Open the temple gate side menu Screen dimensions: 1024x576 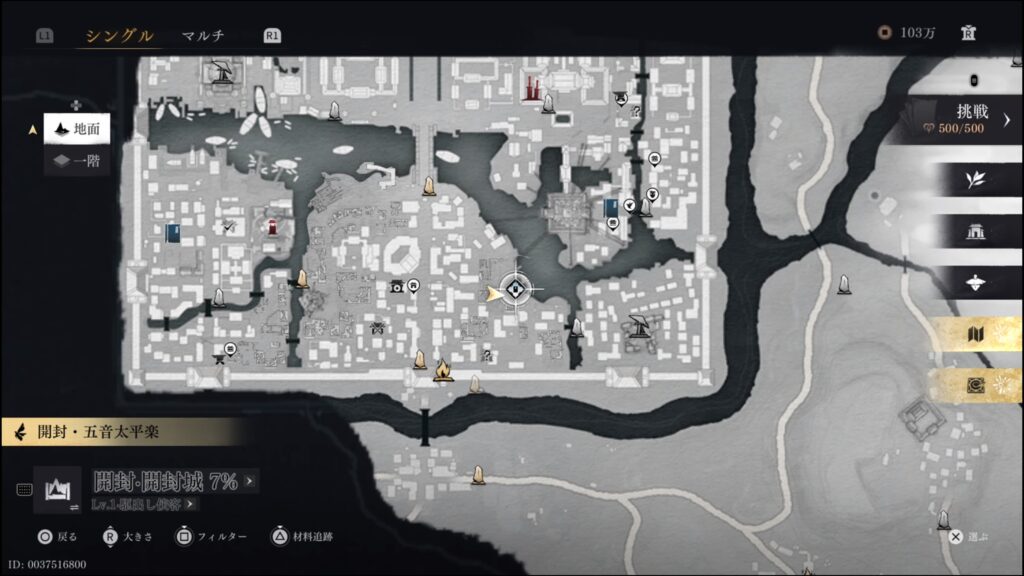[x=974, y=232]
